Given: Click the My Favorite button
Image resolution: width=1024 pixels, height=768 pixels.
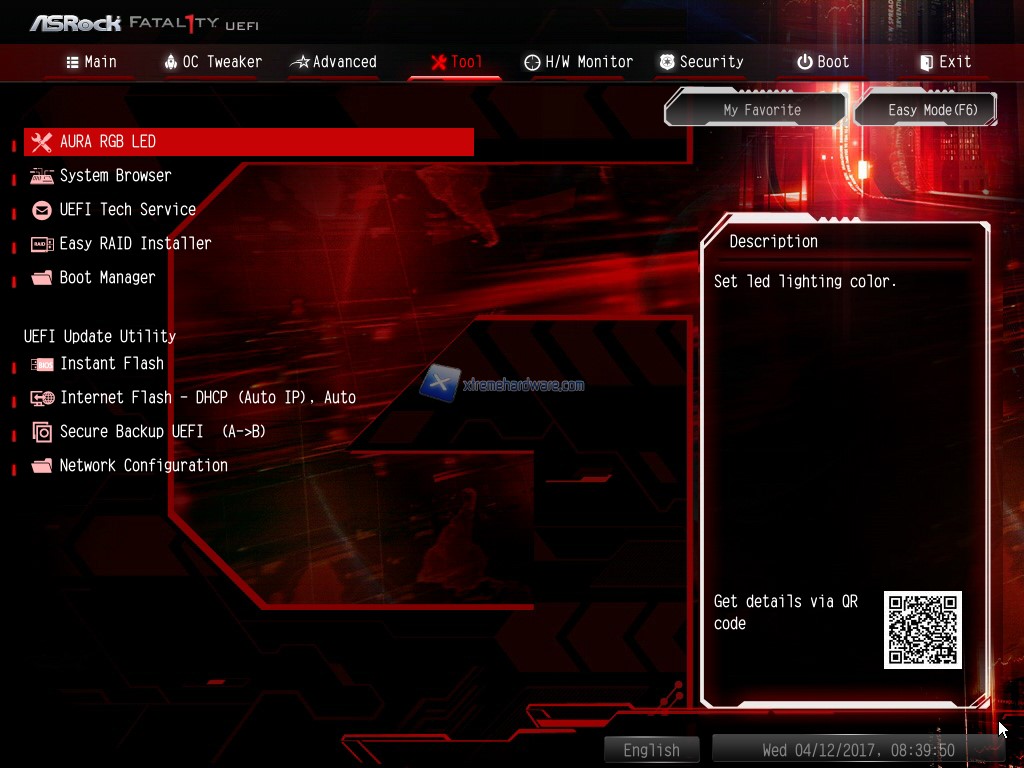Looking at the screenshot, I should (762, 110).
